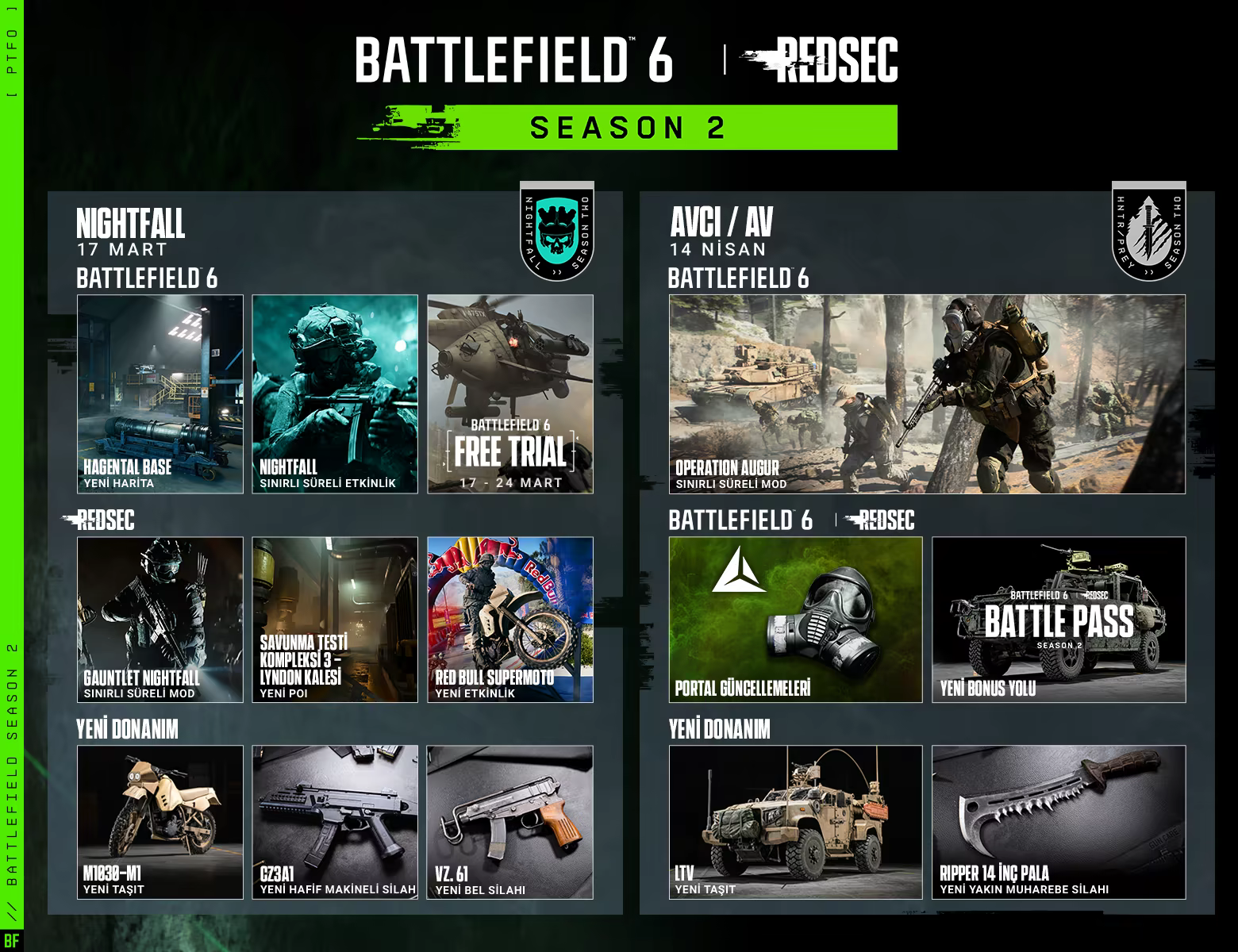Screen dimensions: 1238x952
Task: Select the Nightfall limited-time event tile
Action: click(335, 394)
